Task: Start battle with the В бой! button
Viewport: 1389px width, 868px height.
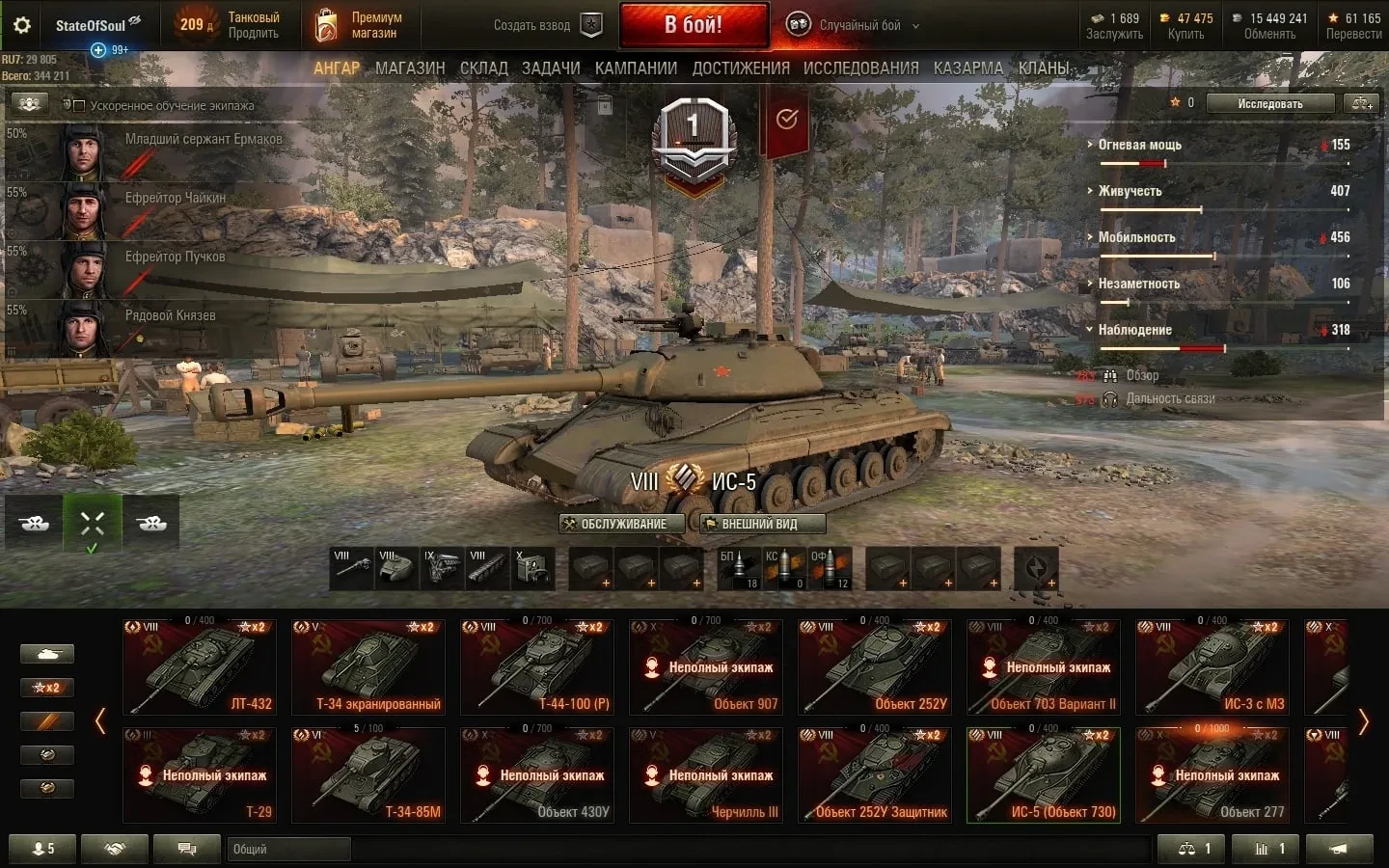Action: [x=694, y=25]
